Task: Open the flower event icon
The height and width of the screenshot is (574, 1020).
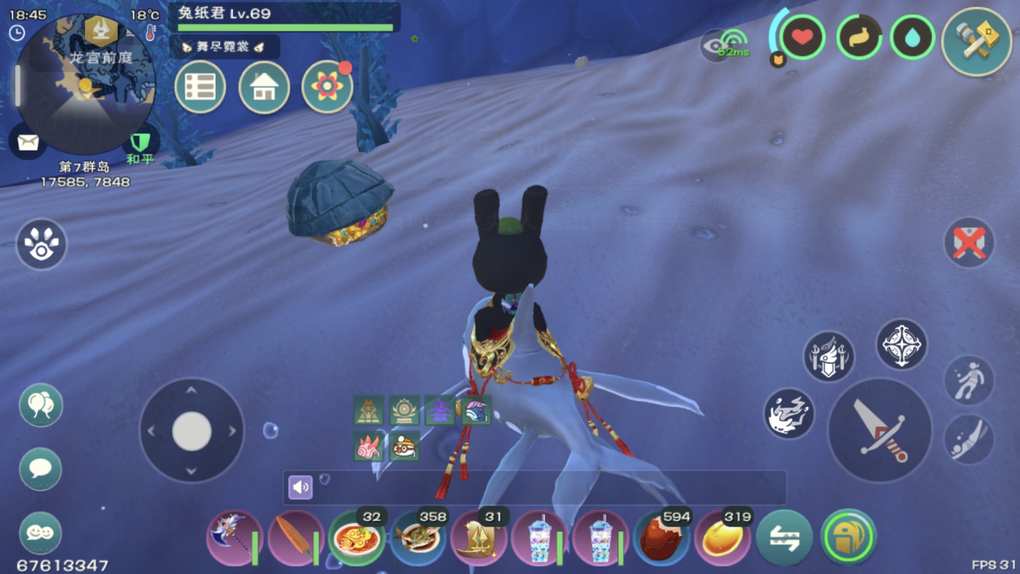Action: pyautogui.click(x=327, y=87)
